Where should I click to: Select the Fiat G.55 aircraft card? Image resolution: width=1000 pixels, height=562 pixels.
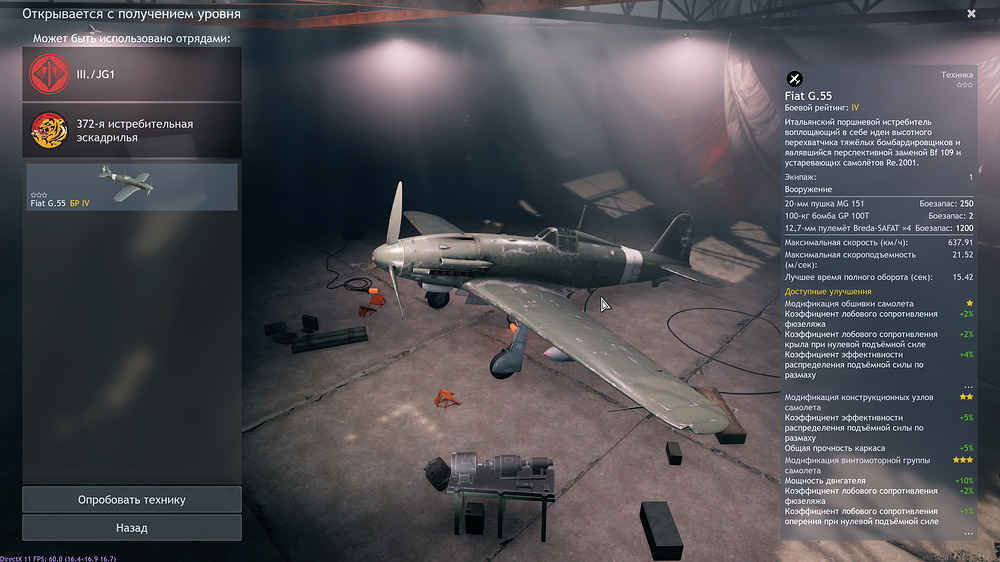132,187
